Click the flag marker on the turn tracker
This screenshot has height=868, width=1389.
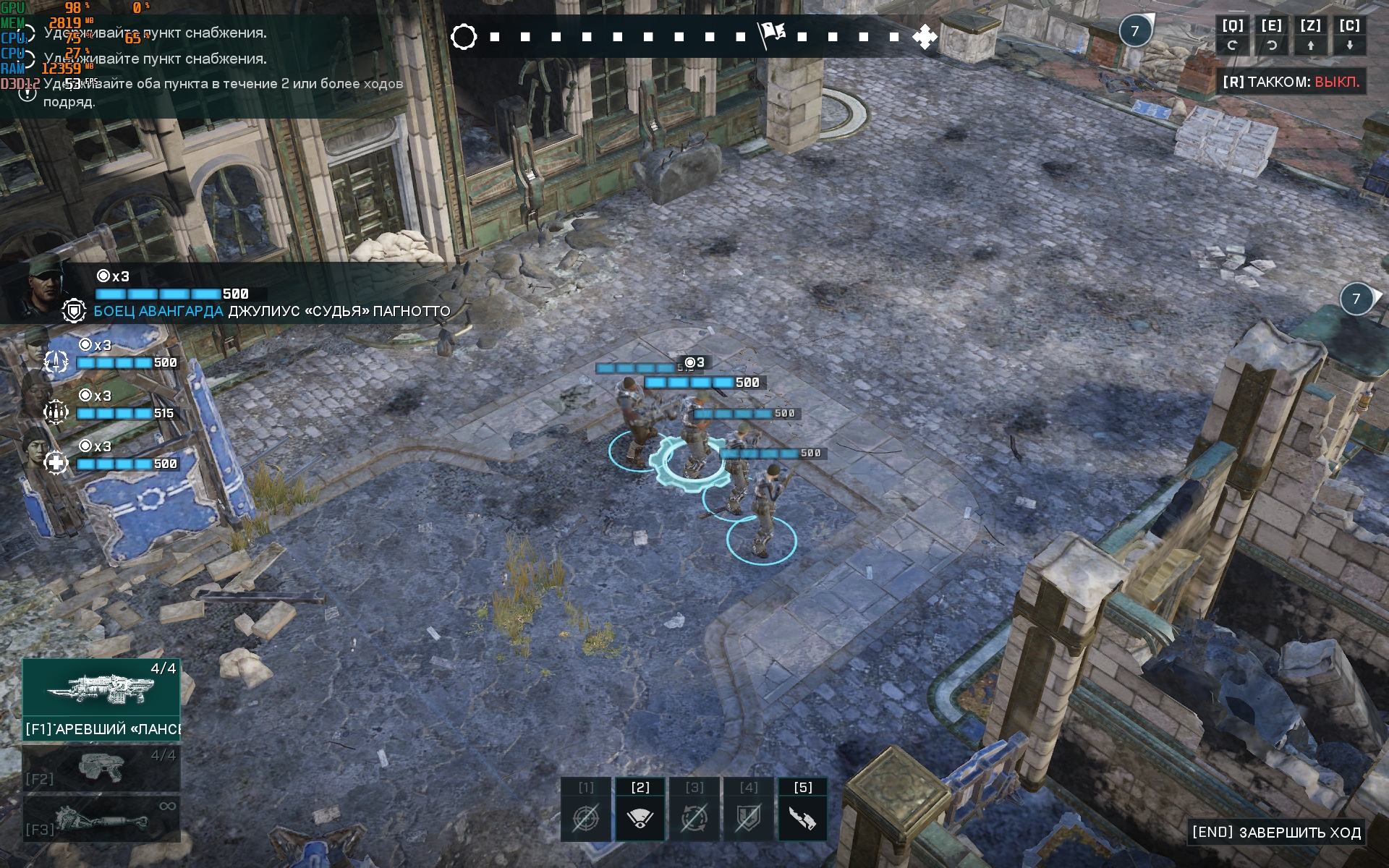tap(771, 34)
